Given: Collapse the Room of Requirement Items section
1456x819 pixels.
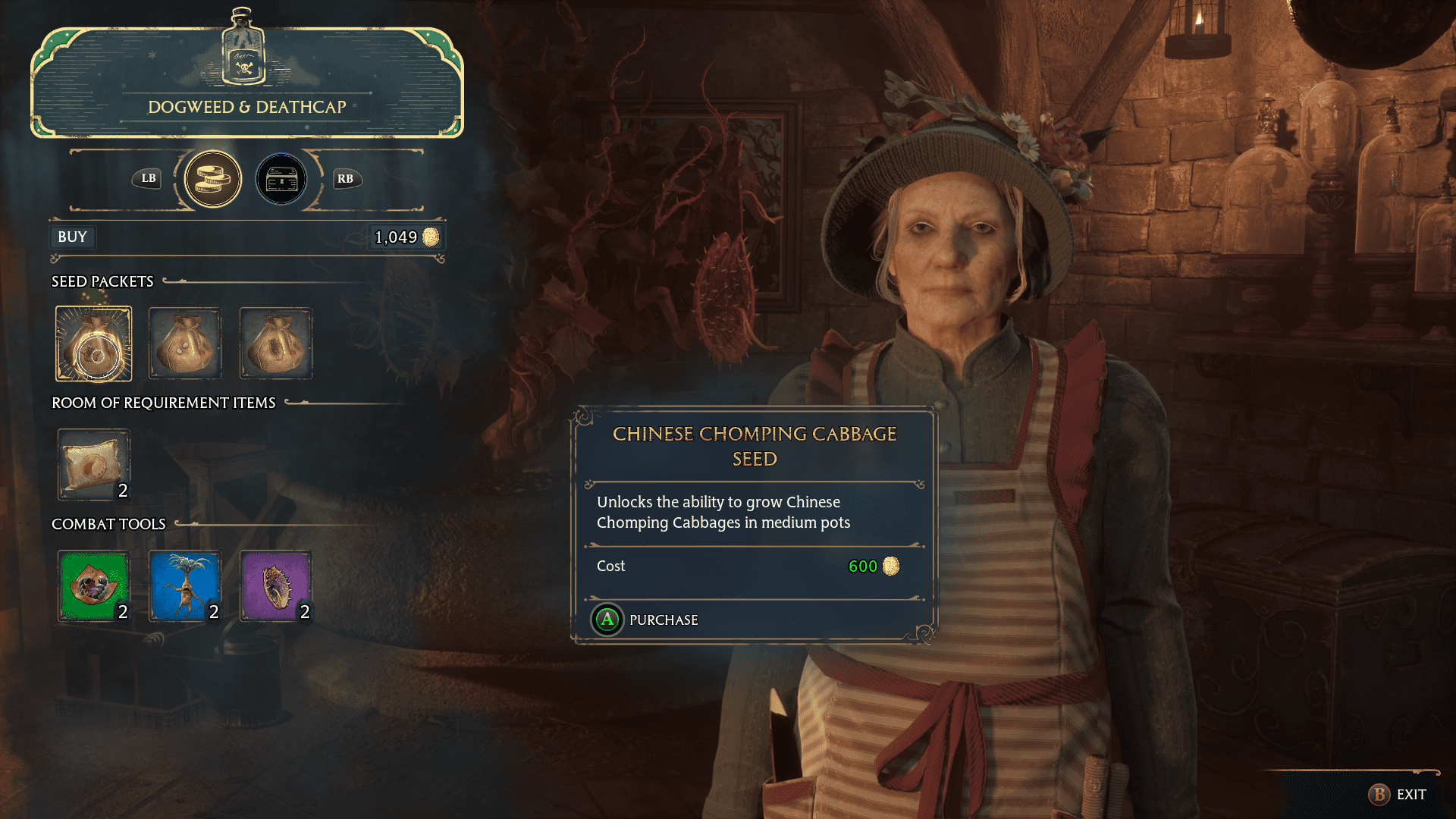Looking at the screenshot, I should [x=163, y=403].
